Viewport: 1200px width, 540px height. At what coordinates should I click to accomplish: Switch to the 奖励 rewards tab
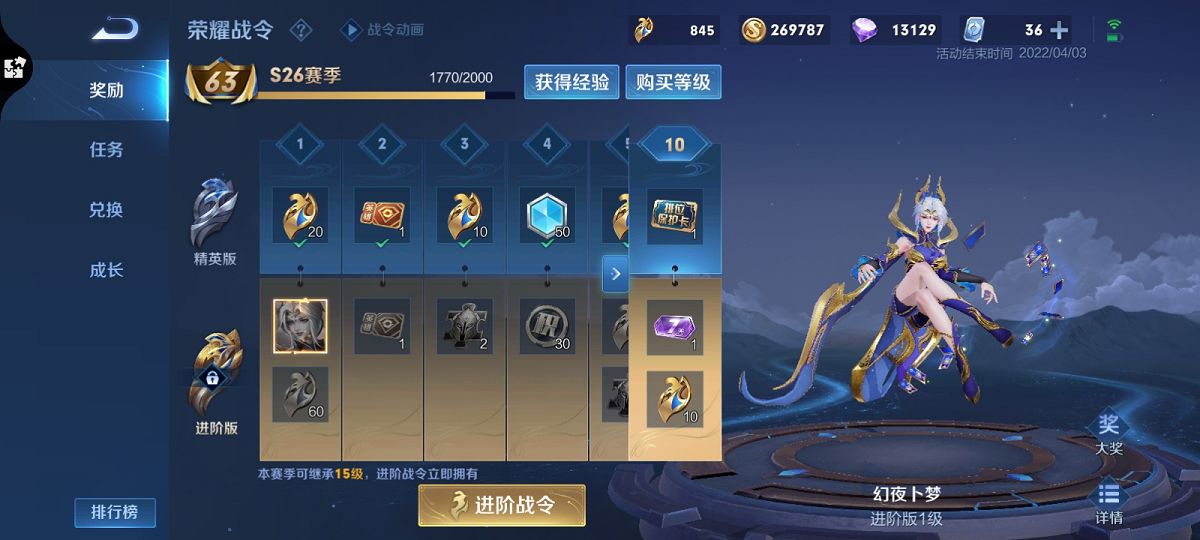107,89
